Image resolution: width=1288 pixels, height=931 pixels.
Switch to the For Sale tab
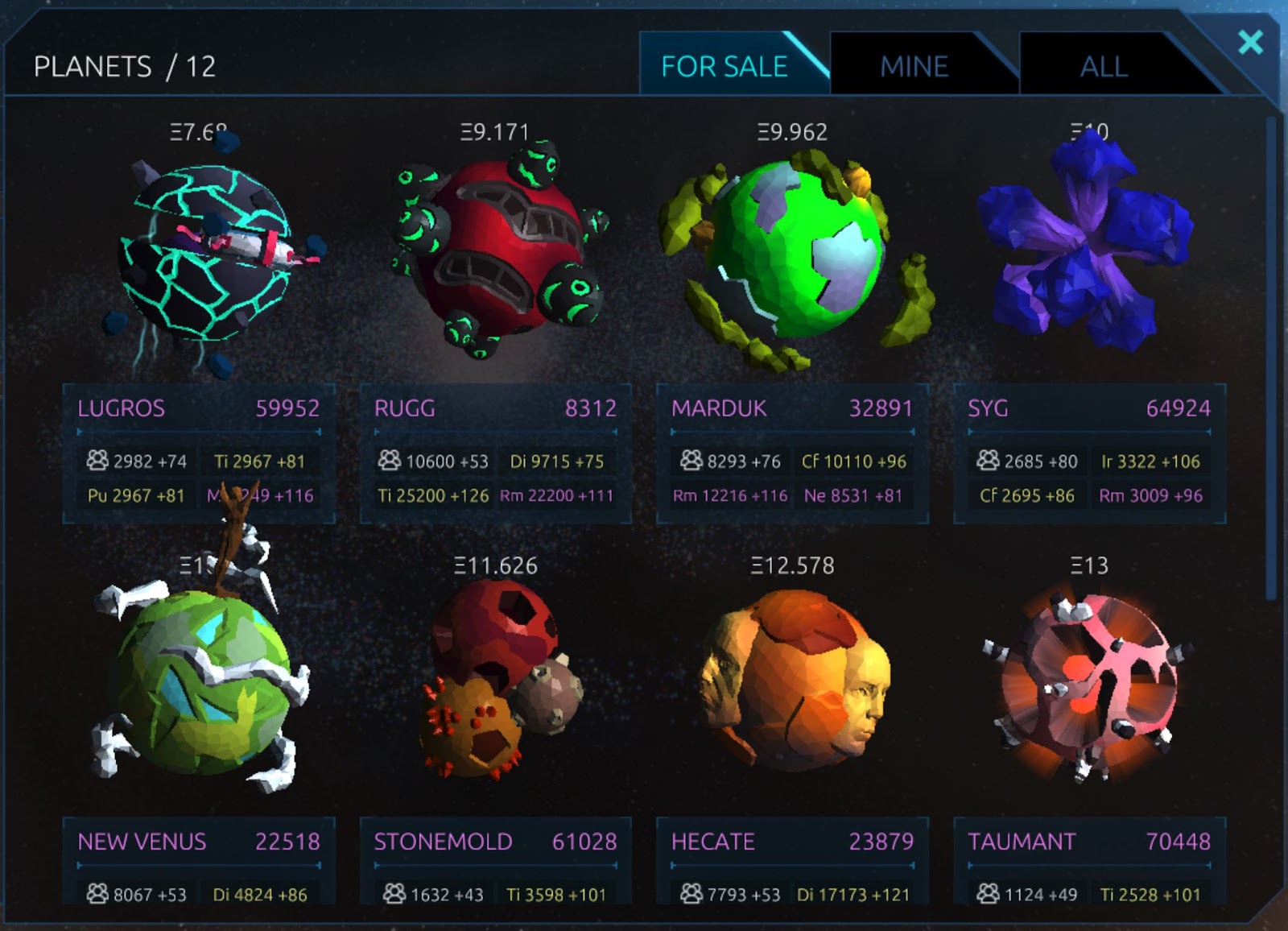coord(723,66)
